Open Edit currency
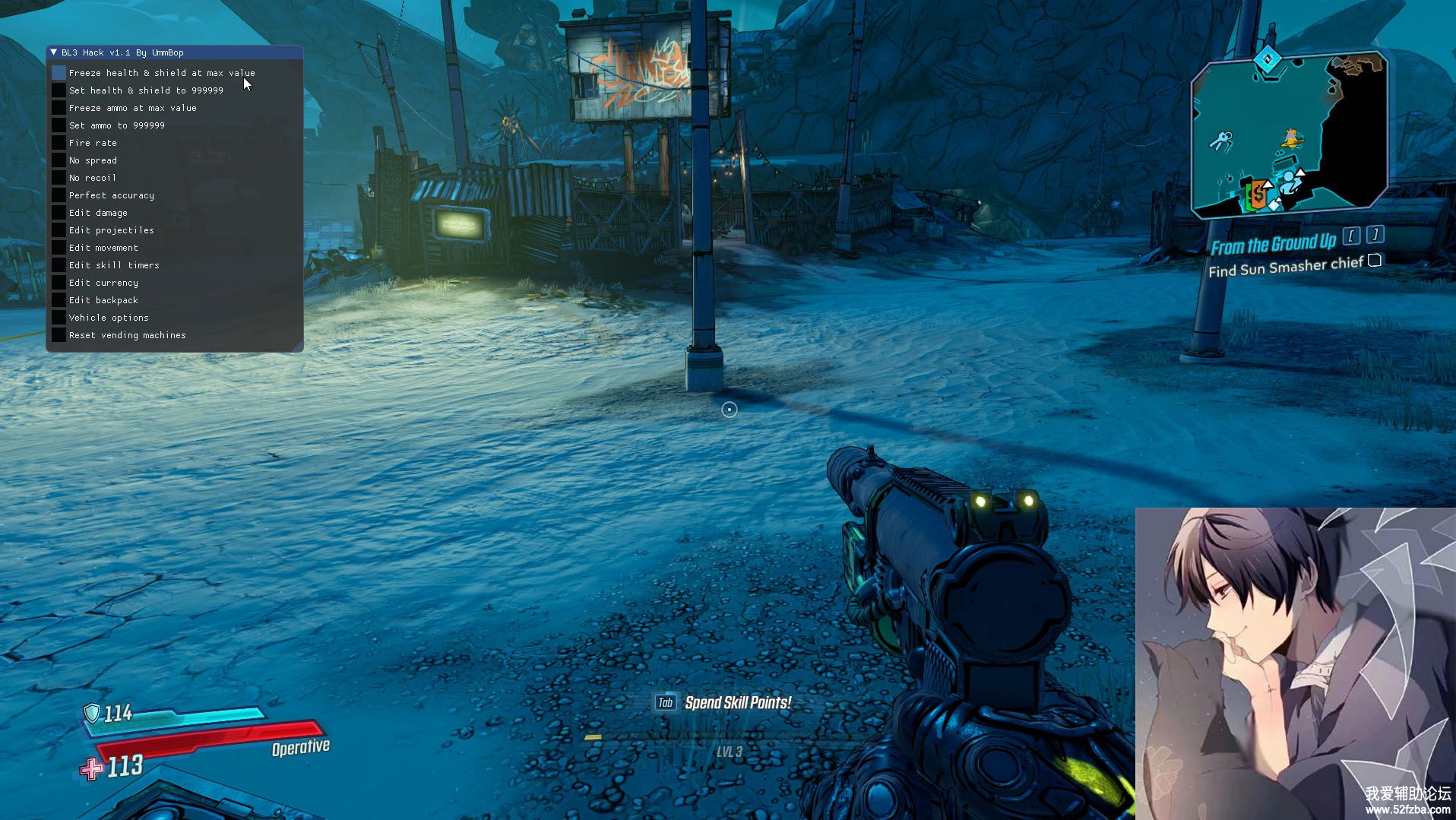This screenshot has width=1456, height=820. click(59, 283)
